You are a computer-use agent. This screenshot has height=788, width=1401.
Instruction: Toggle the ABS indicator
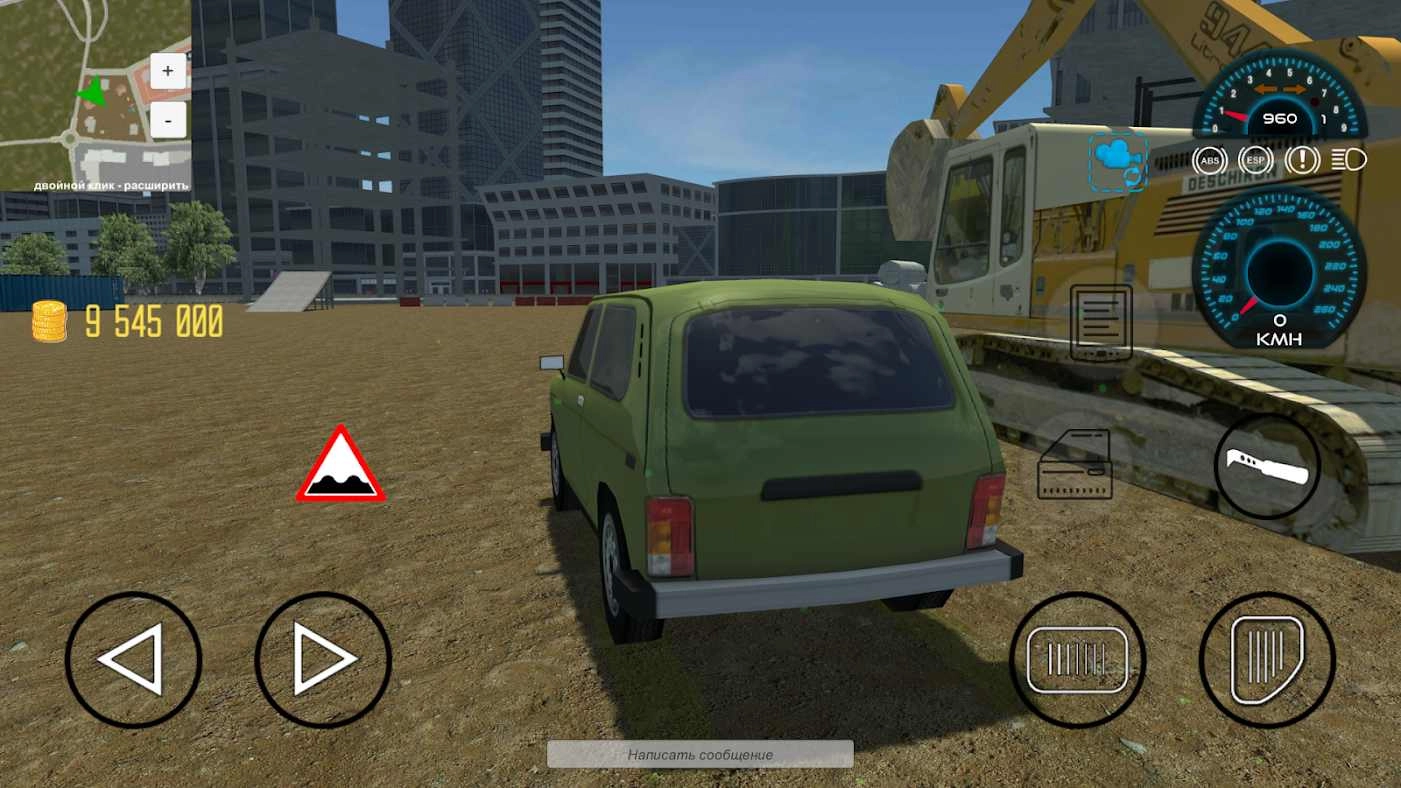pyautogui.click(x=1210, y=160)
